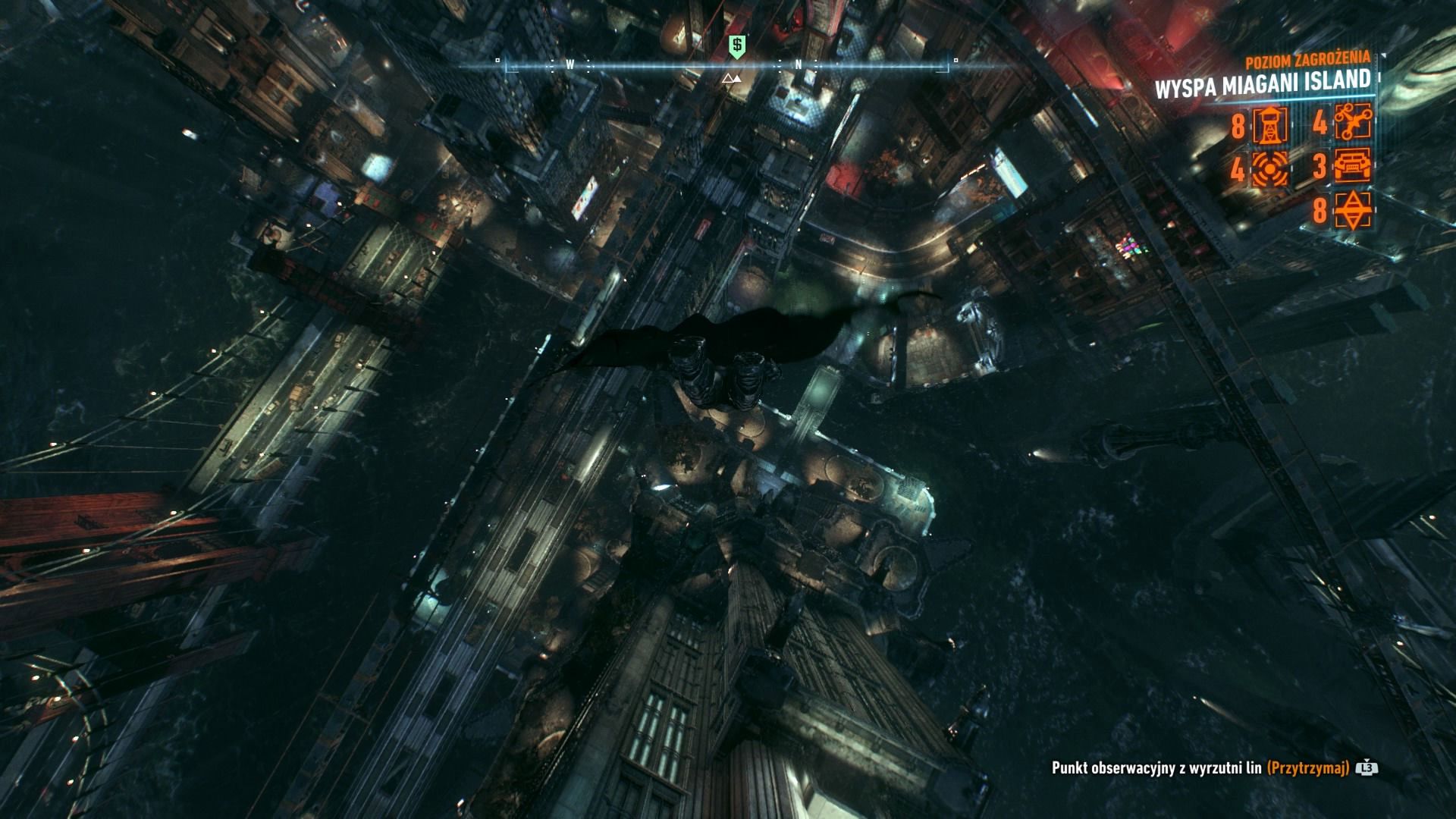Click the double-triangle threat icon

click(1352, 211)
